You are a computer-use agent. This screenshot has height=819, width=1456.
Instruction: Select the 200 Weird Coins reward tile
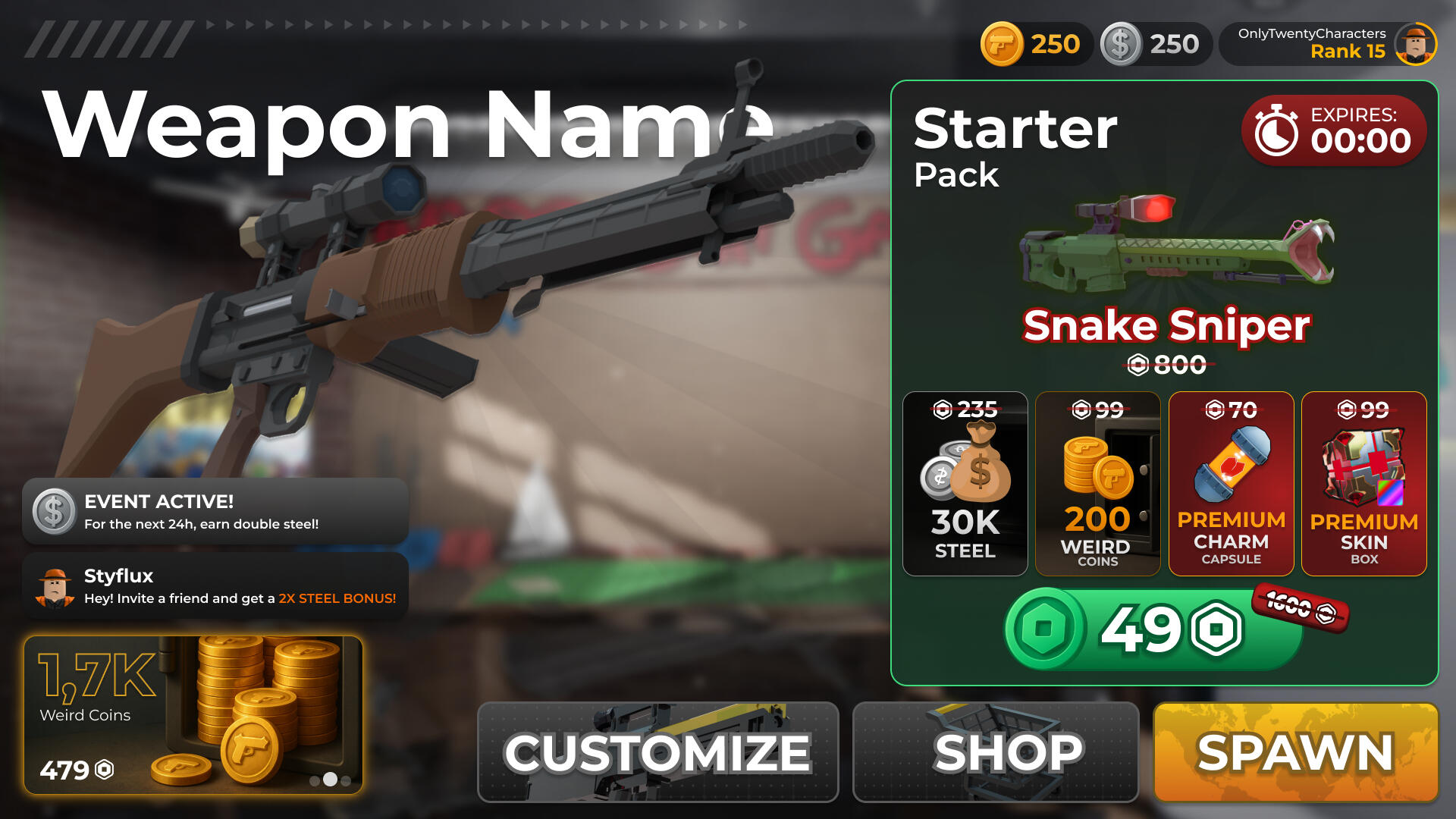[1097, 484]
